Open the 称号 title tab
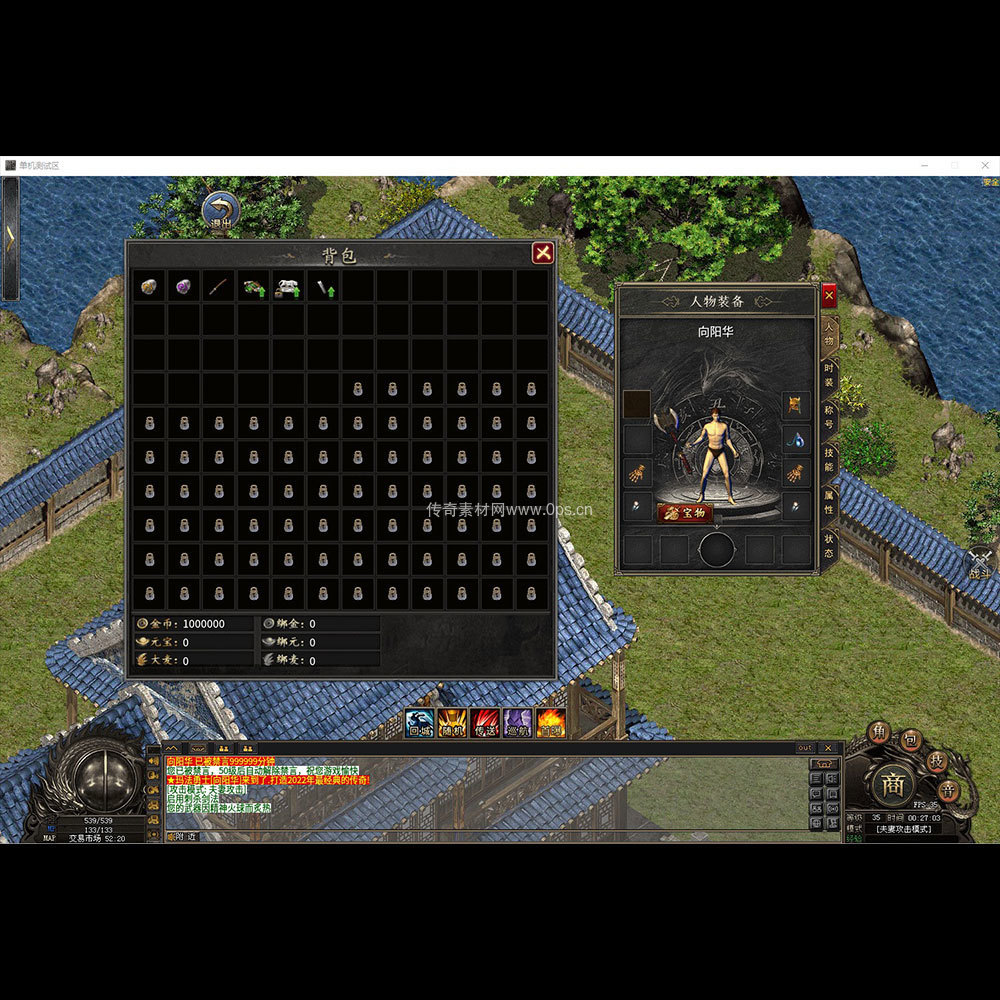This screenshot has width=1000, height=1000. (829, 418)
